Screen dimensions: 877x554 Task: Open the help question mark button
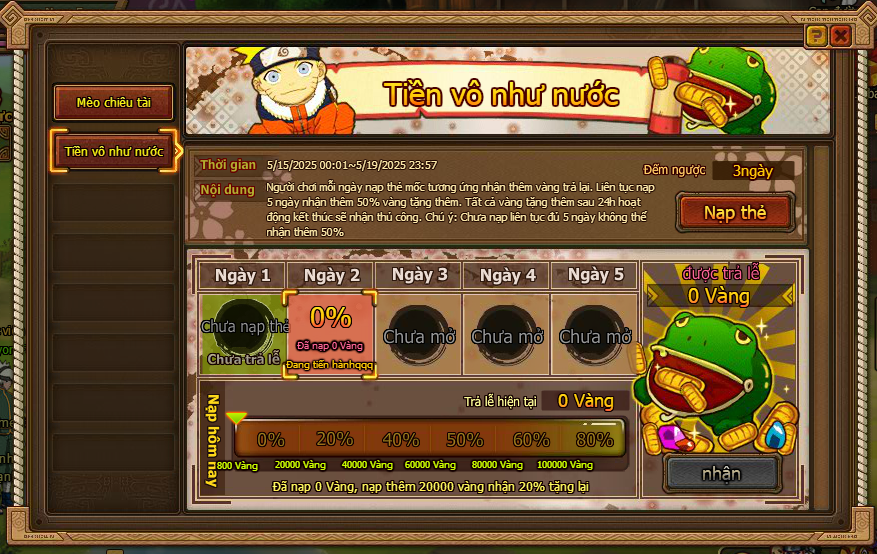[x=817, y=36]
